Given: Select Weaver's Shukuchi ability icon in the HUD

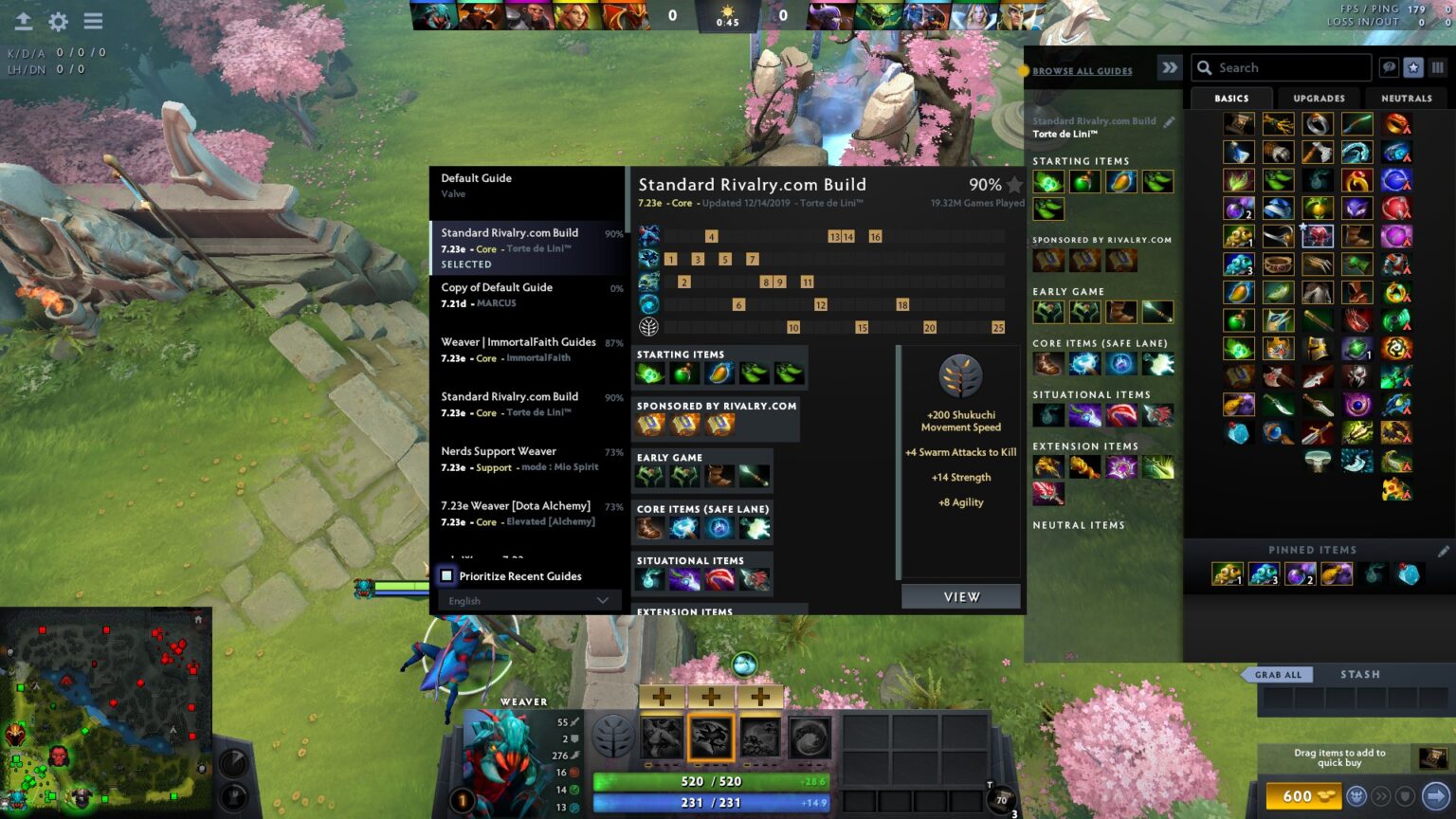Looking at the screenshot, I should pyautogui.click(x=712, y=739).
